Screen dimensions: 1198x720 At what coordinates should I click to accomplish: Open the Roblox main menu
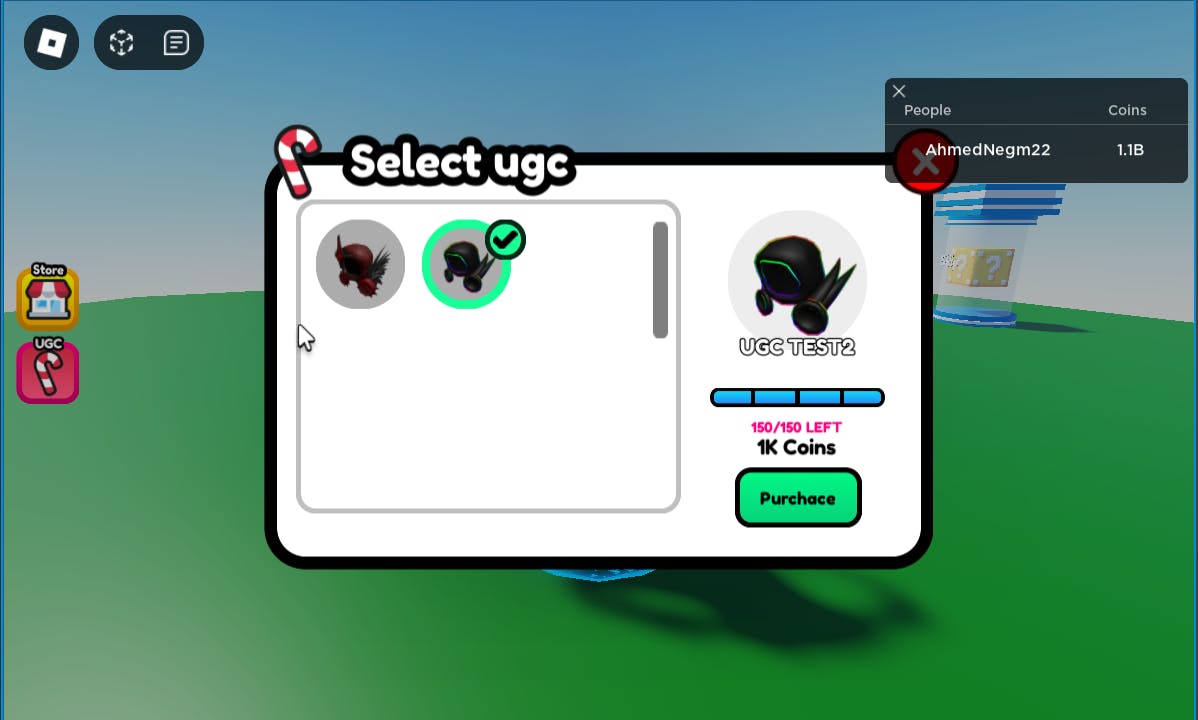click(x=51, y=43)
